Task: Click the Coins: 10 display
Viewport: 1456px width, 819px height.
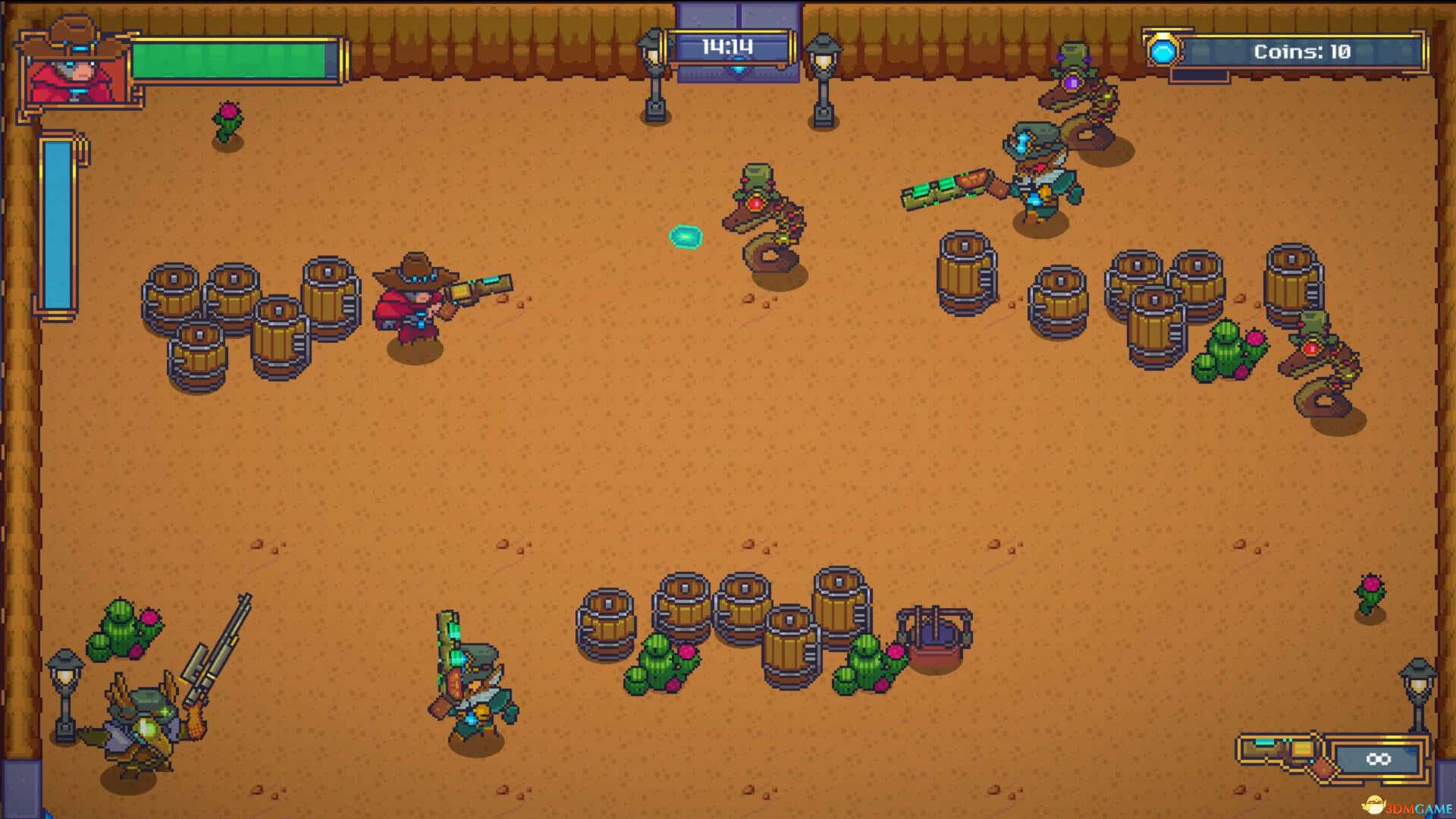Action: click(1301, 51)
